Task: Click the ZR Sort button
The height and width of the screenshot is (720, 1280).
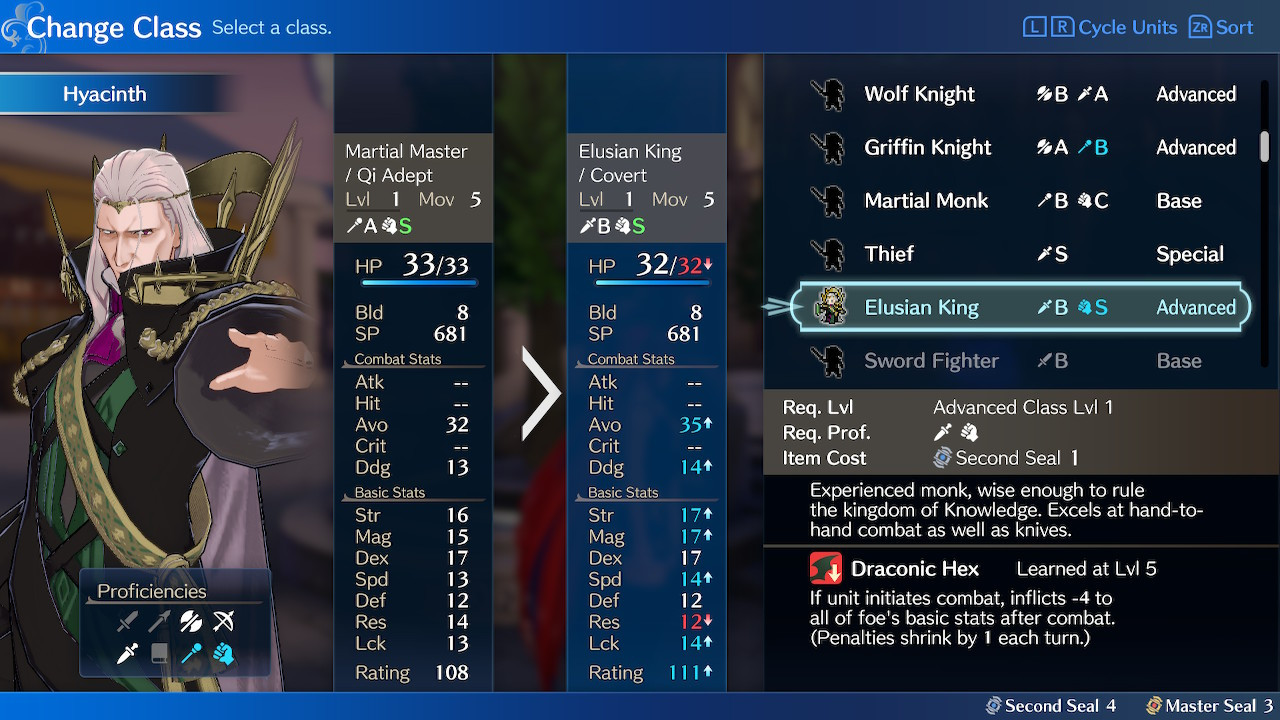Action: coord(1221,27)
